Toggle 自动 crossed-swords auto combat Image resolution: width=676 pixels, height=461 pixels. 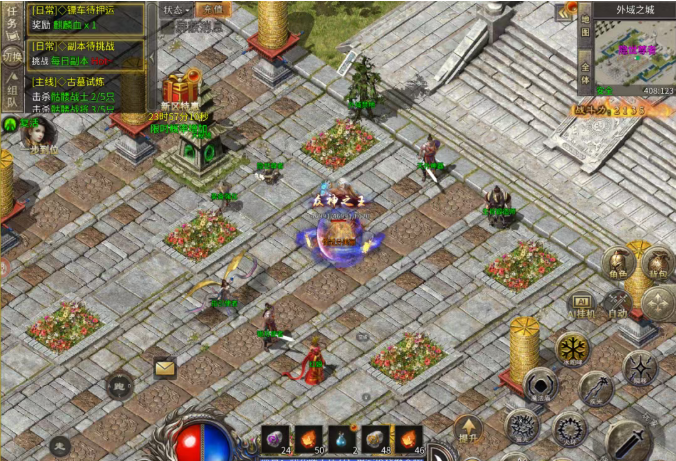tap(619, 301)
